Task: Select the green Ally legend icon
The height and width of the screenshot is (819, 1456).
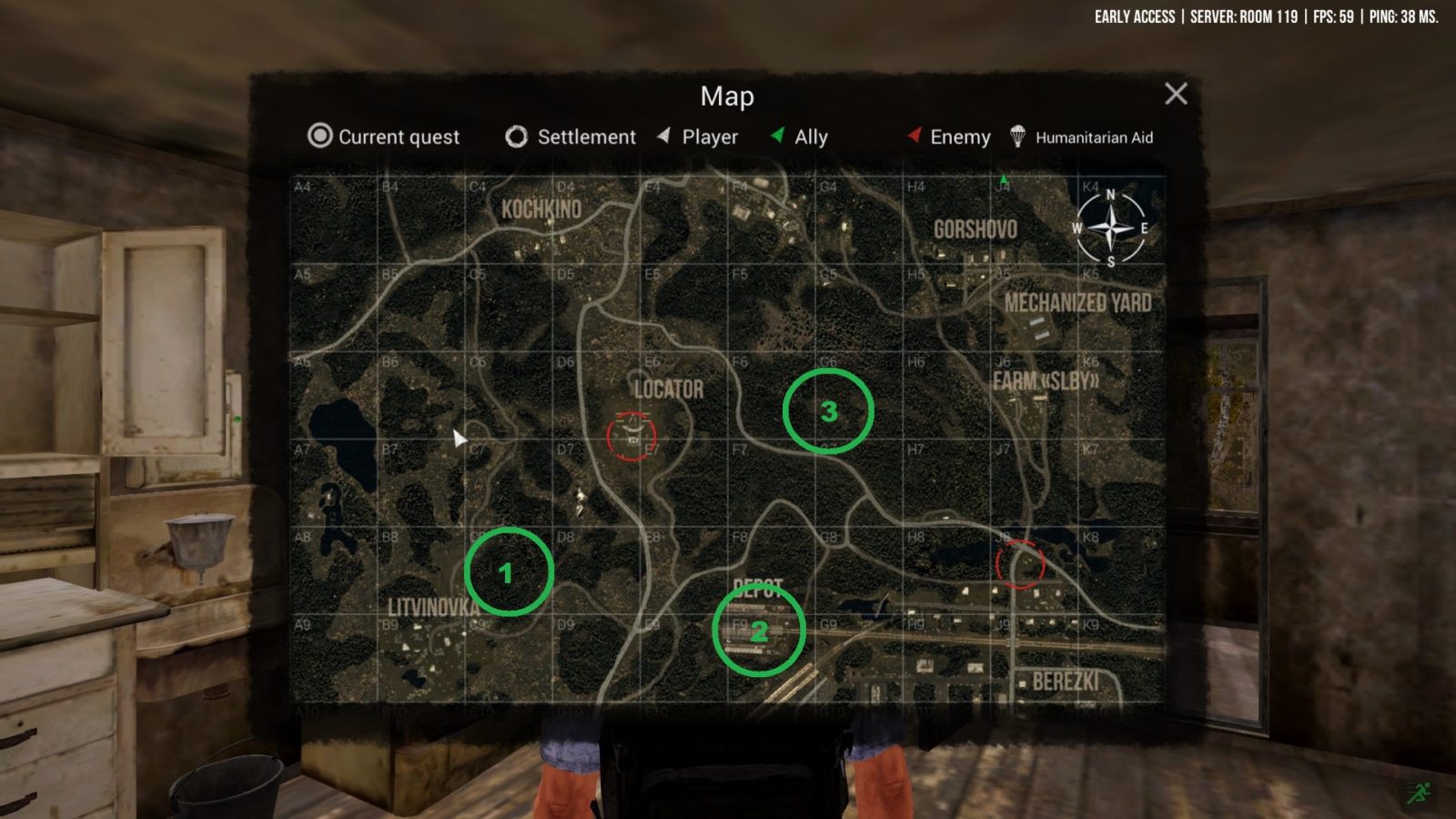Action: [778, 137]
